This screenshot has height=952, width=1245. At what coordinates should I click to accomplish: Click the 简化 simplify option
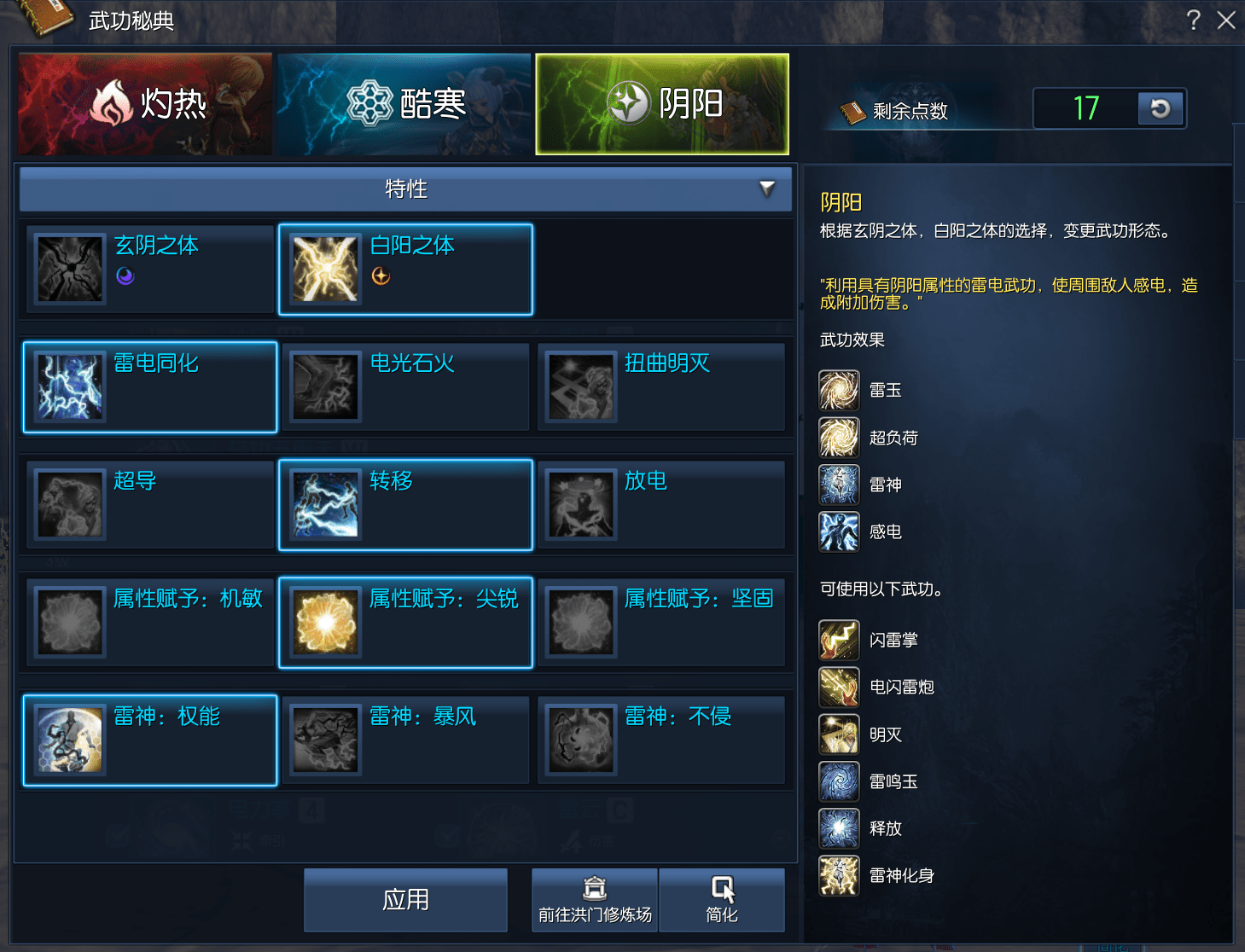click(x=721, y=899)
